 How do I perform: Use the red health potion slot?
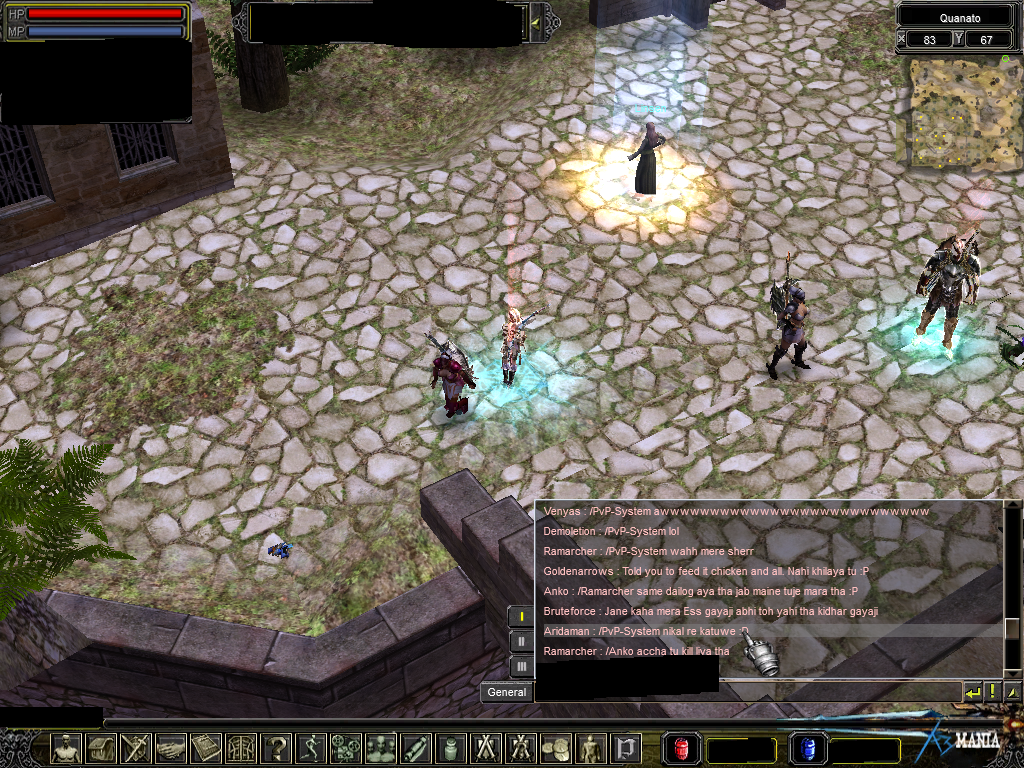681,748
